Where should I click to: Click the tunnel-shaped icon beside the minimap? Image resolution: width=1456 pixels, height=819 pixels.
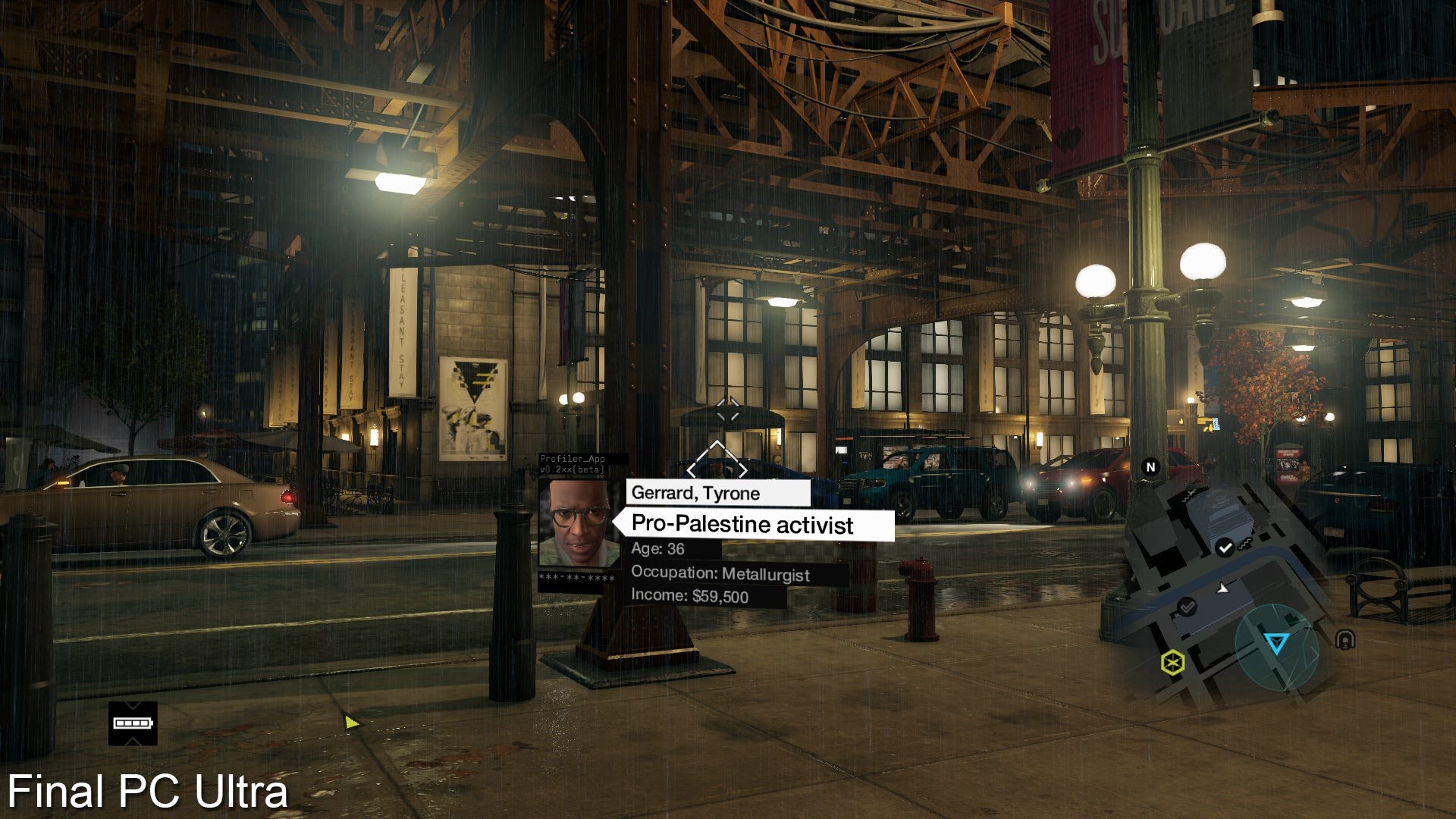tap(1345, 640)
